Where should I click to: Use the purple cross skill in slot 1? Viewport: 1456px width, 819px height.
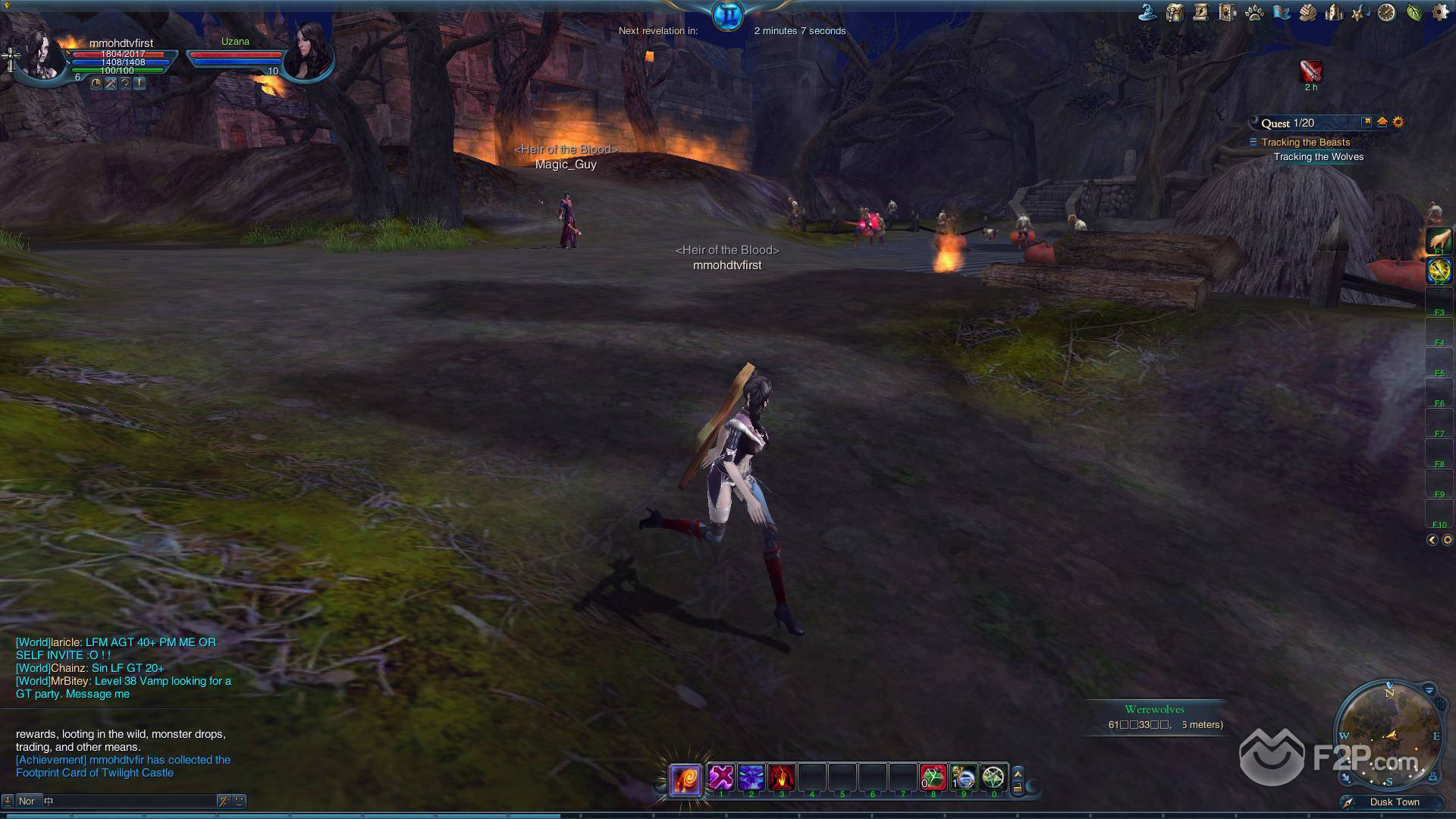tap(721, 777)
